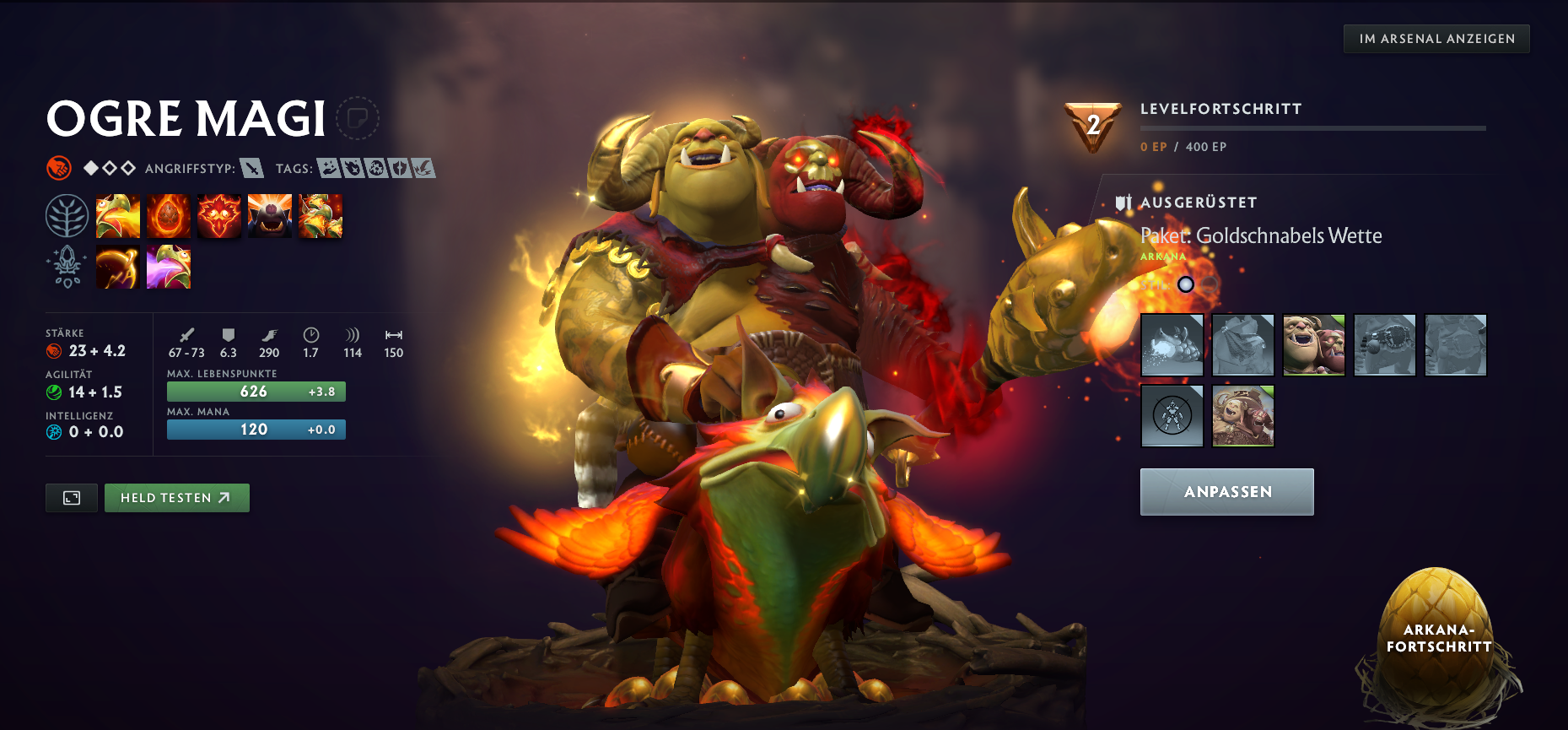Click the hero portrait frame icon beside hero name
The height and width of the screenshot is (730, 1568).
click(x=358, y=118)
